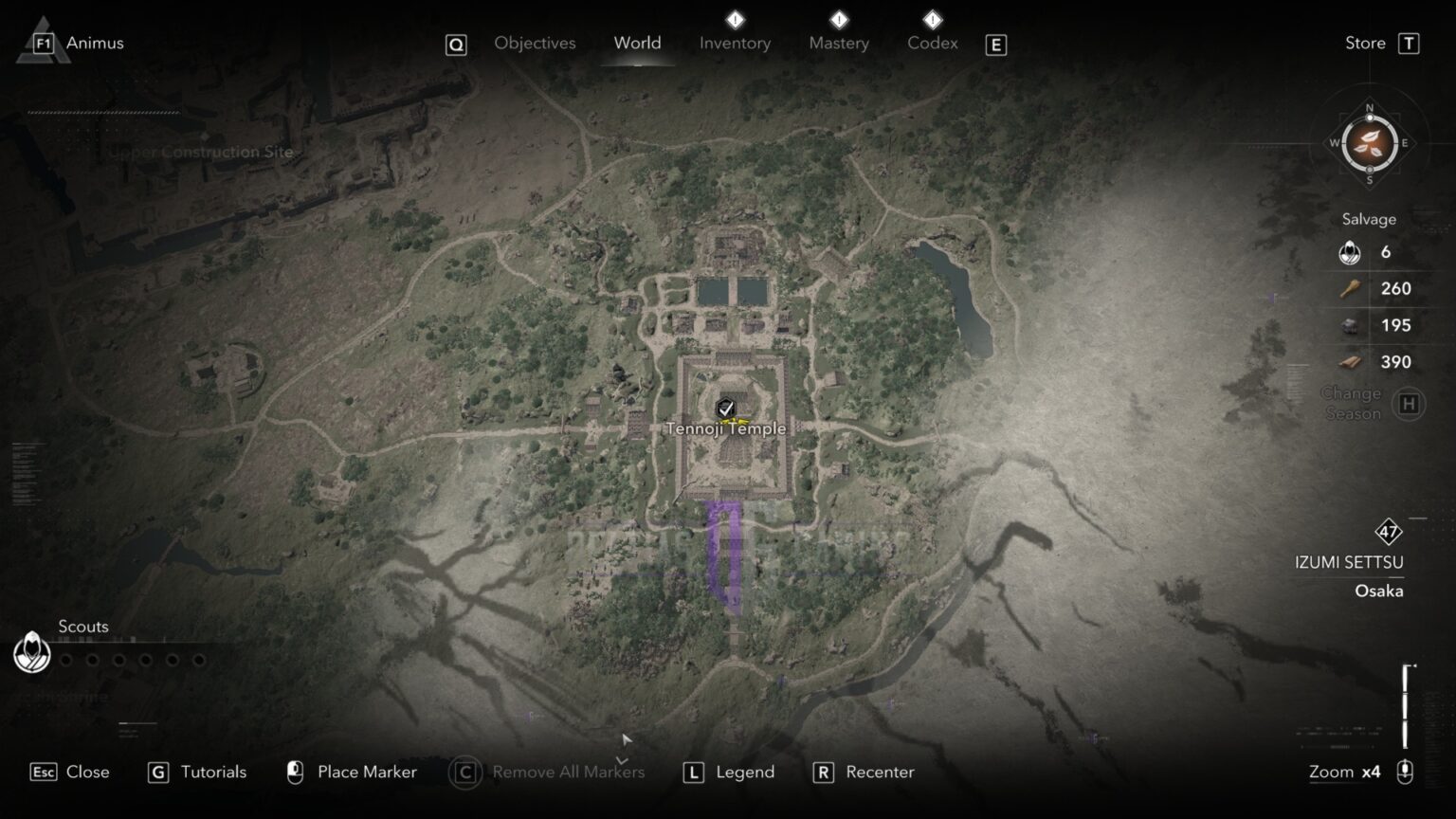Open the Codex tab

click(x=932, y=44)
